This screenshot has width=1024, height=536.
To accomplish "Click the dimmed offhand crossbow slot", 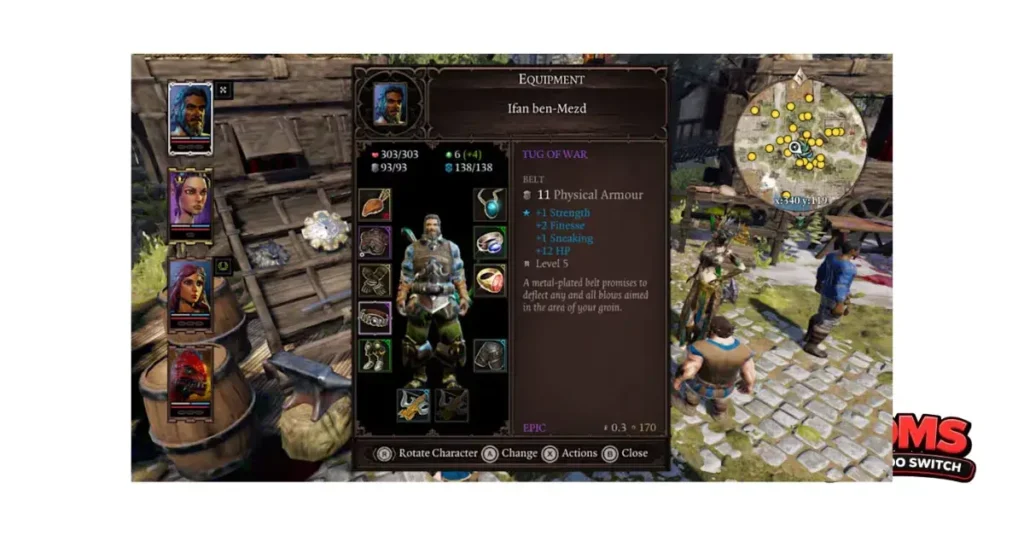I will (451, 403).
